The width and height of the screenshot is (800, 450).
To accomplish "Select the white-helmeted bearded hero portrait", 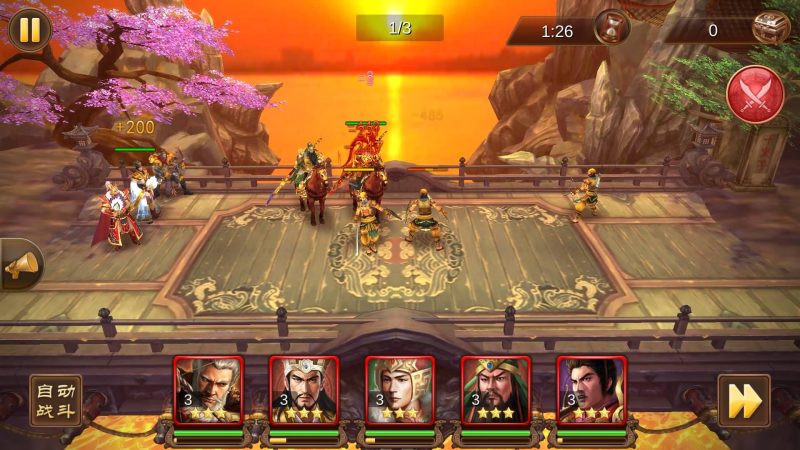I will point(304,391).
